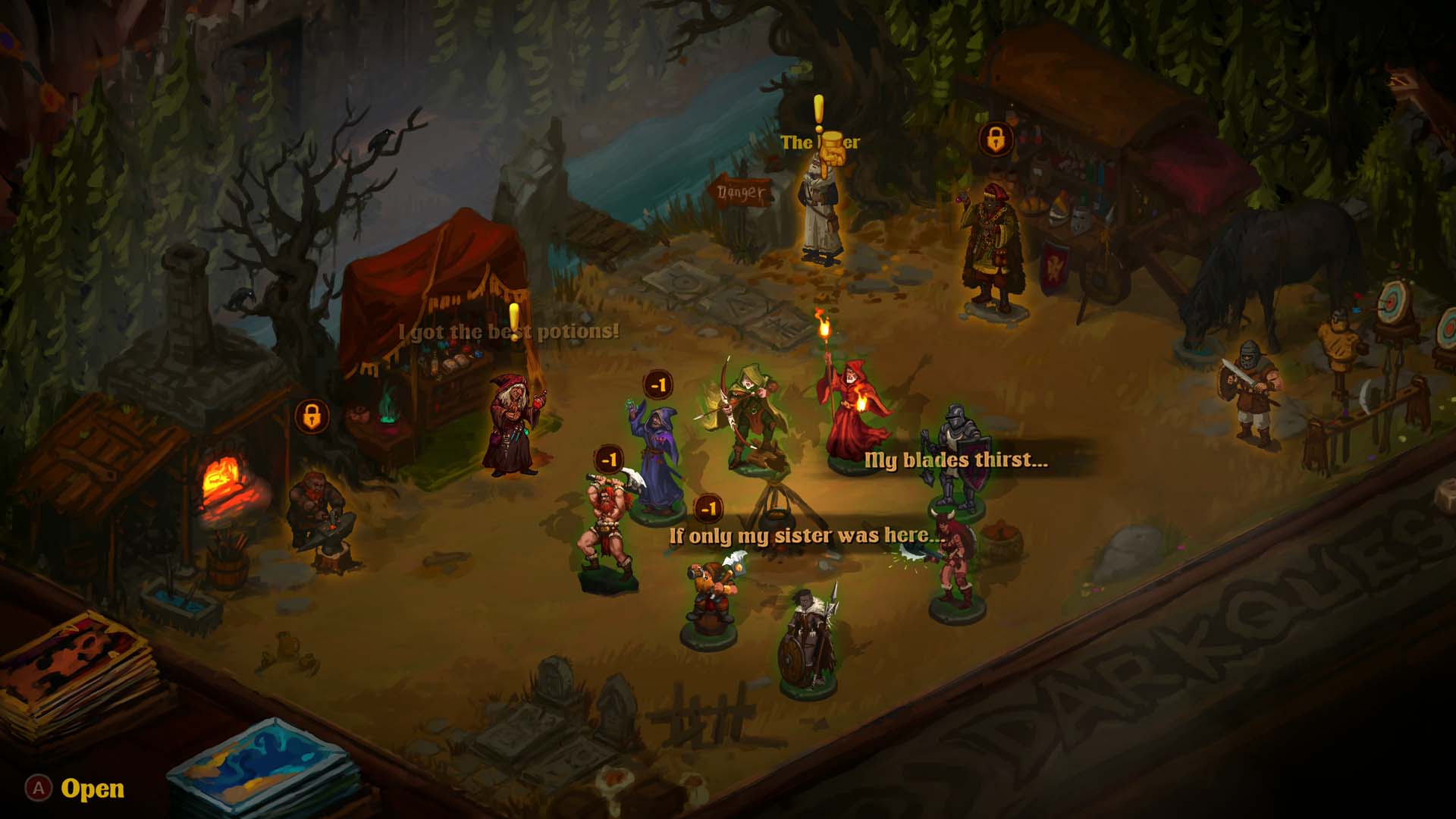Click the padlock icon above the merchant wagon
The image size is (1456, 819).
pyautogui.click(x=996, y=140)
